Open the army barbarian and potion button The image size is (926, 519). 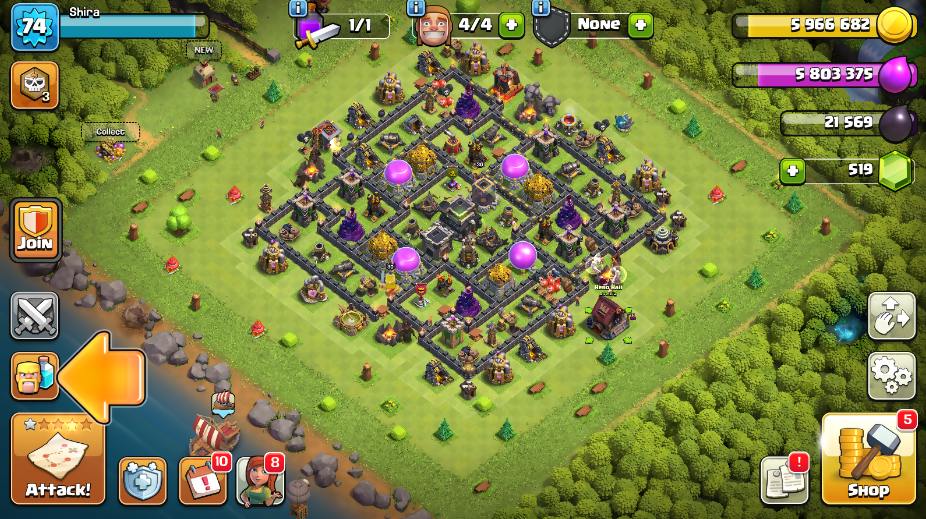click(x=35, y=376)
